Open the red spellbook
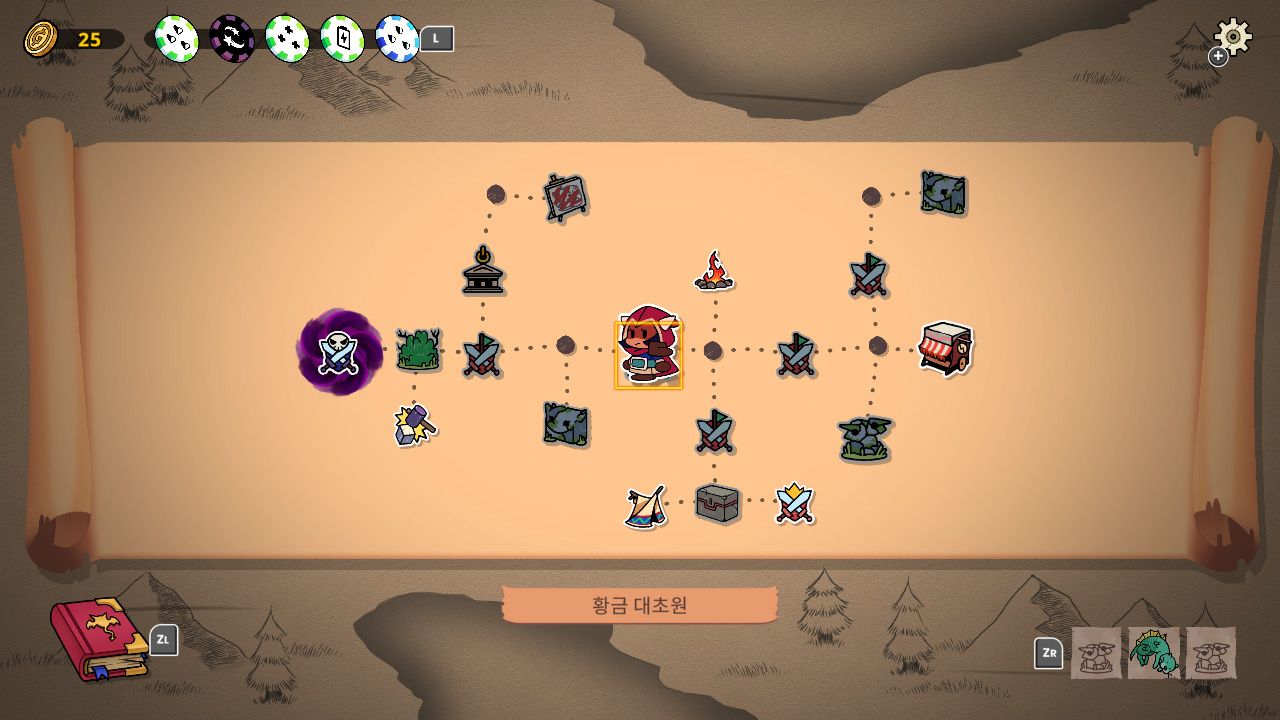The image size is (1280, 720). click(x=97, y=638)
